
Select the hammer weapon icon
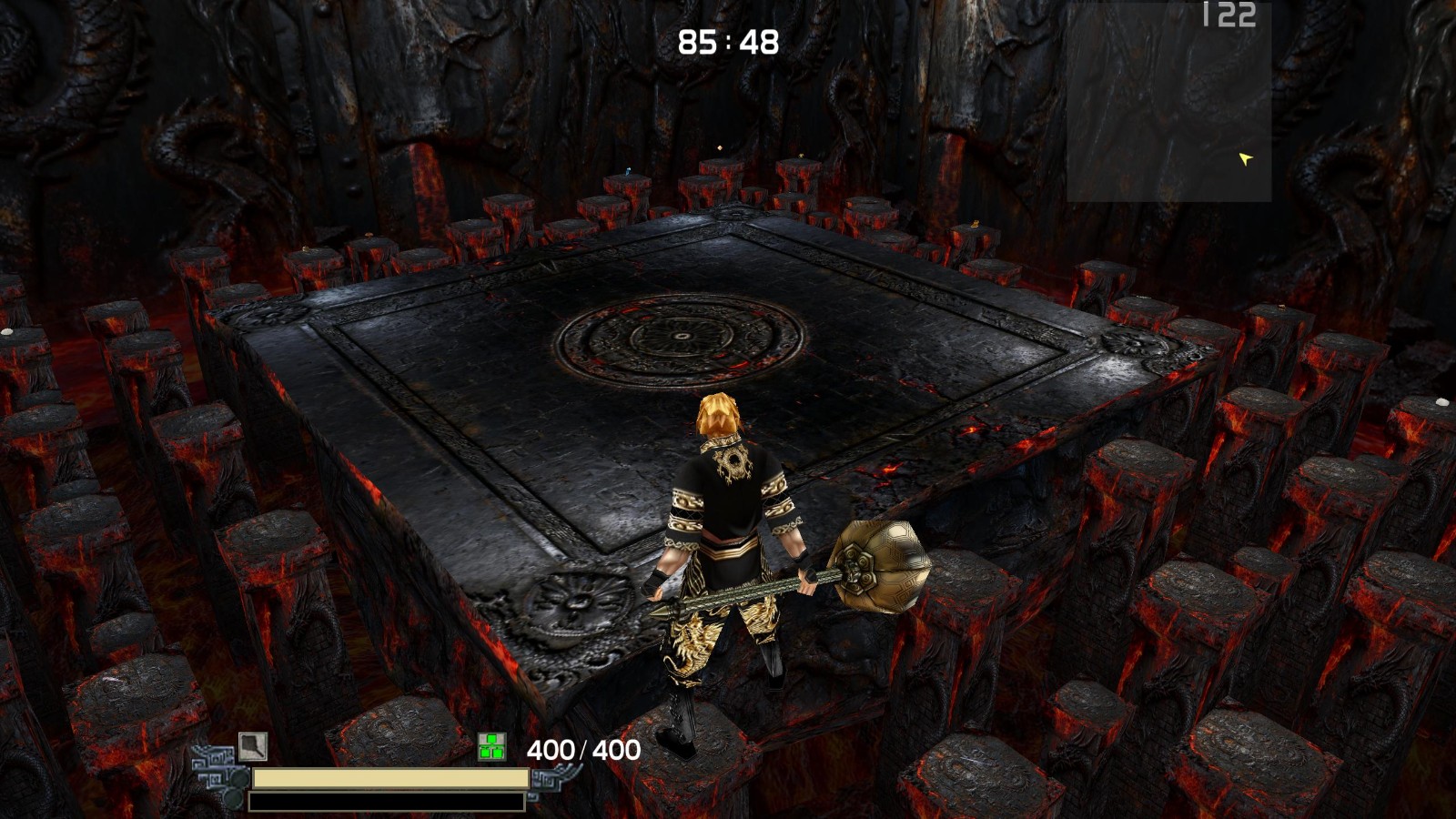pyautogui.click(x=253, y=746)
